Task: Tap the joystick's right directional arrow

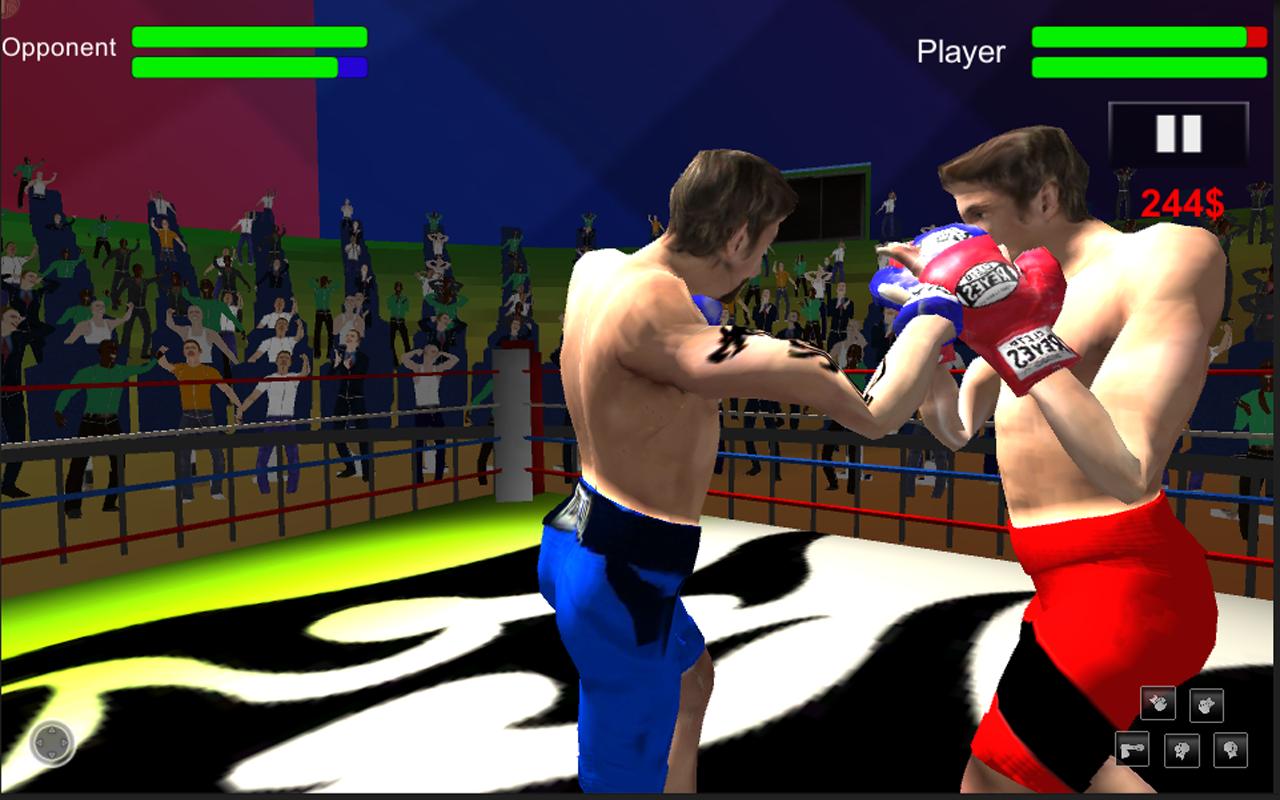Action: tap(64, 743)
